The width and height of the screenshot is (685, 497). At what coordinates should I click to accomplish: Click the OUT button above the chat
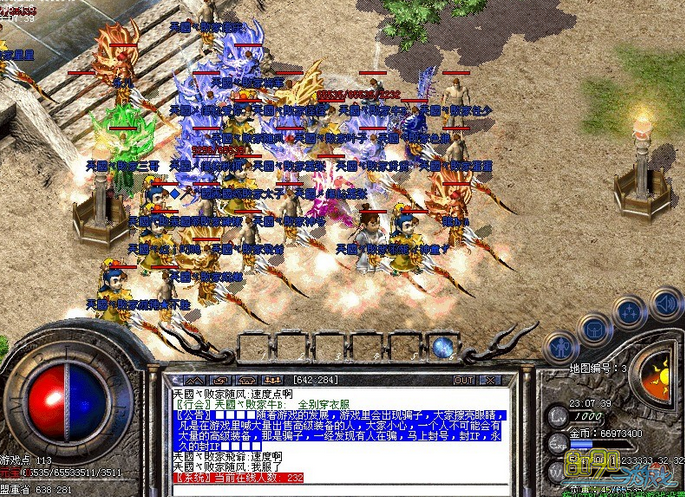(x=464, y=380)
